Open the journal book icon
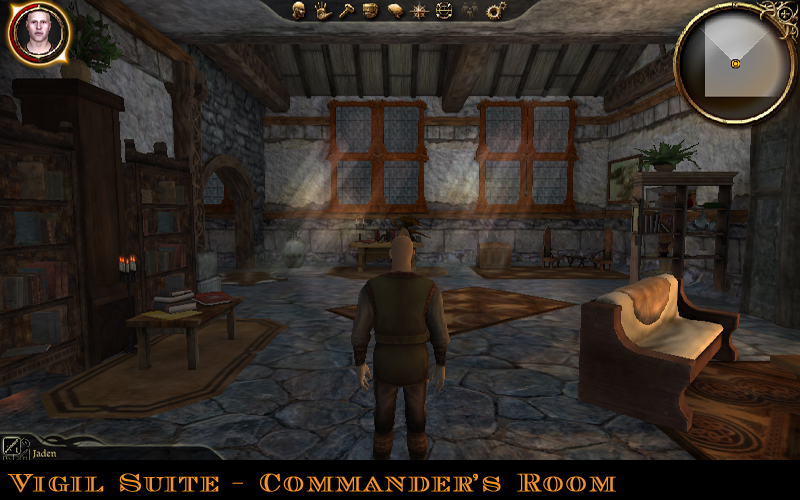 395,11
